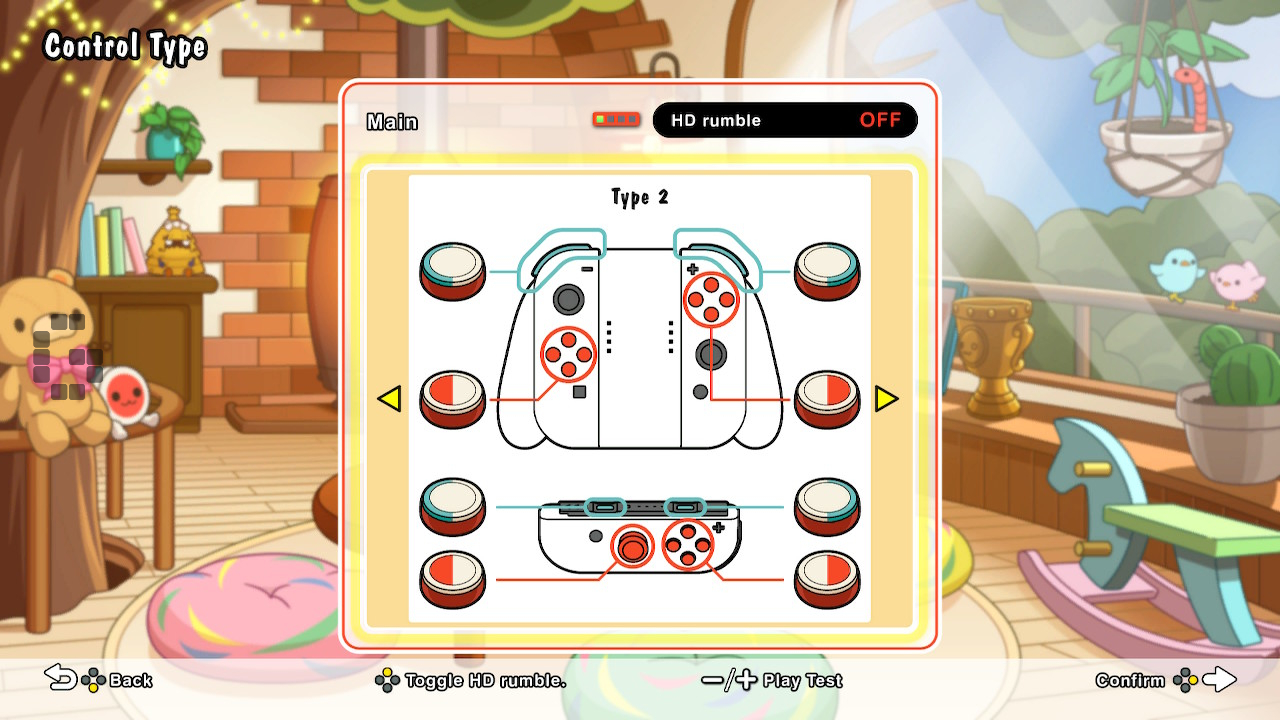Select the Main tab label
This screenshot has width=1280, height=720.
[x=391, y=121]
